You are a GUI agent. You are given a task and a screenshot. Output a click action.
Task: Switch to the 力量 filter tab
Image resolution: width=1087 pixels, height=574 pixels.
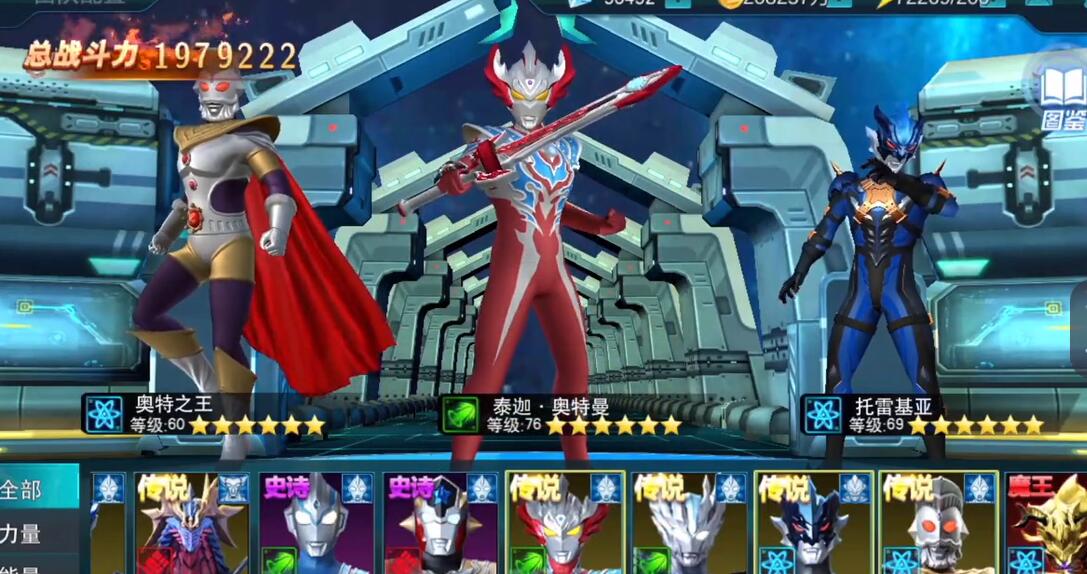tap(24, 534)
